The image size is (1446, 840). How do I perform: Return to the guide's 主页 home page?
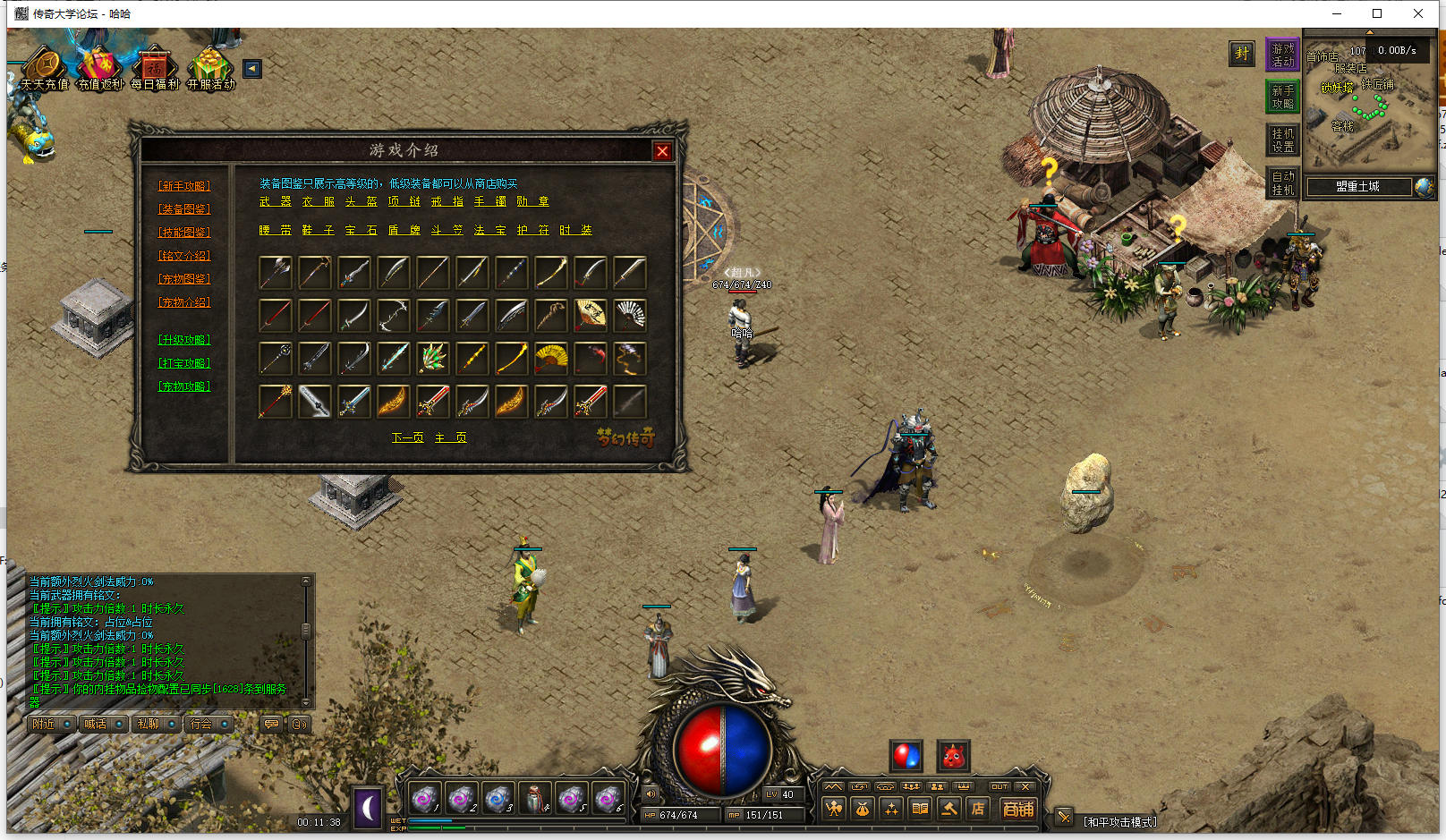[451, 437]
